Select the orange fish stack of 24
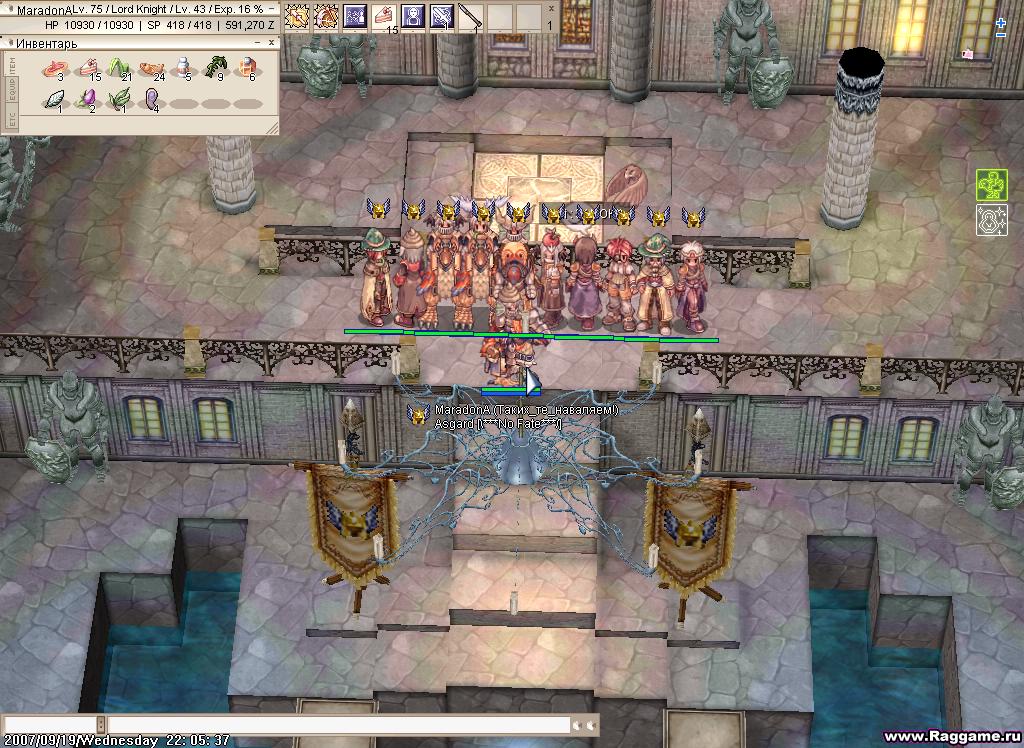The image size is (1024, 748). pos(152,69)
